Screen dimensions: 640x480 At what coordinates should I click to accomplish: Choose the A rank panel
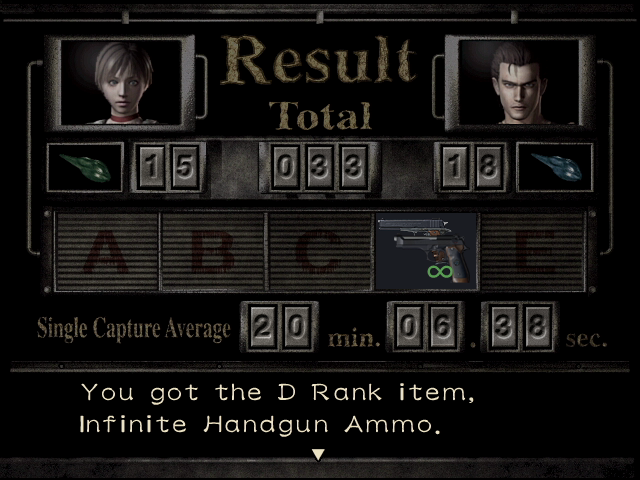pyautogui.click(x=108, y=251)
